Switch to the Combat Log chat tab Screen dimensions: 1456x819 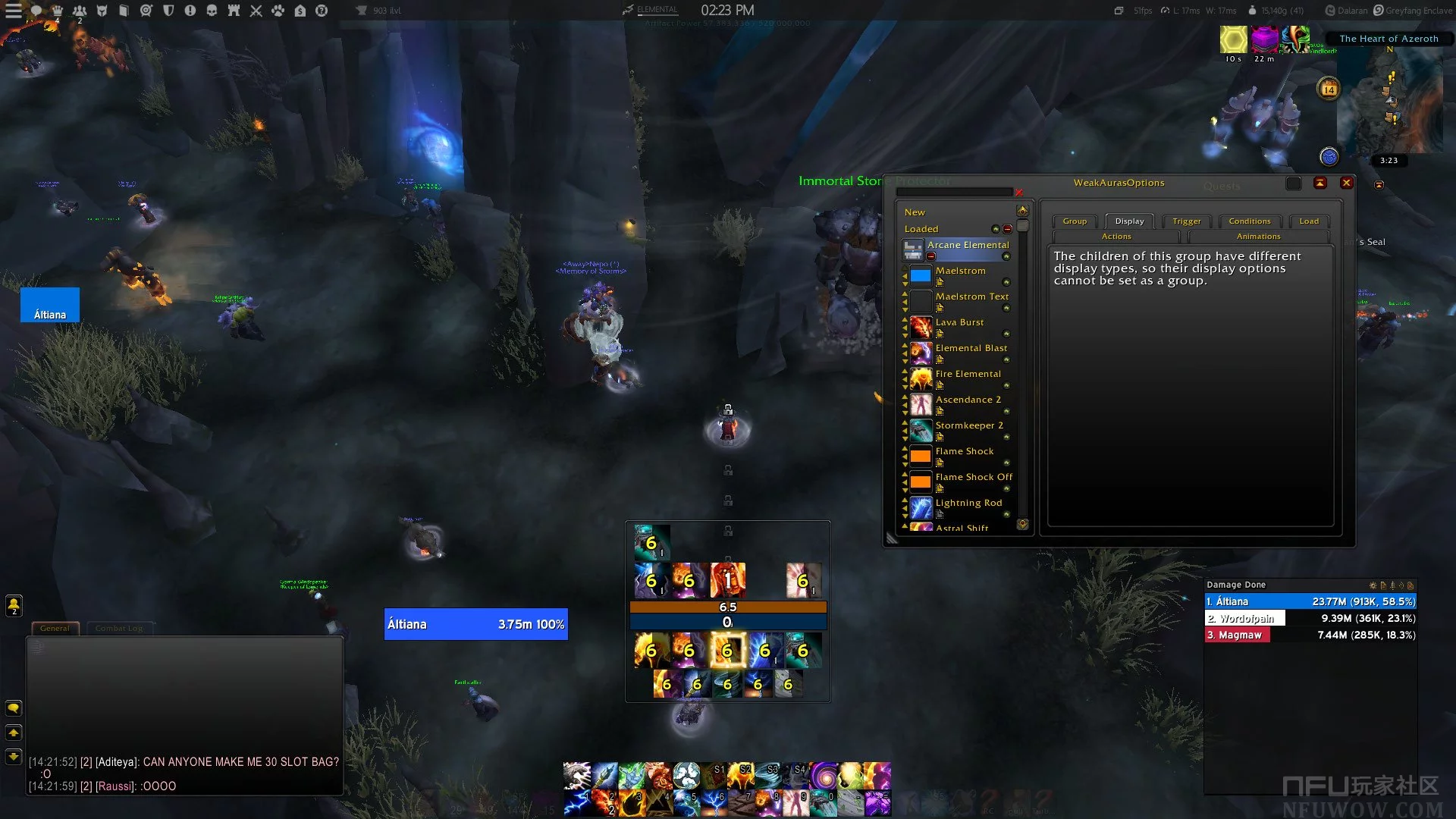click(x=118, y=628)
